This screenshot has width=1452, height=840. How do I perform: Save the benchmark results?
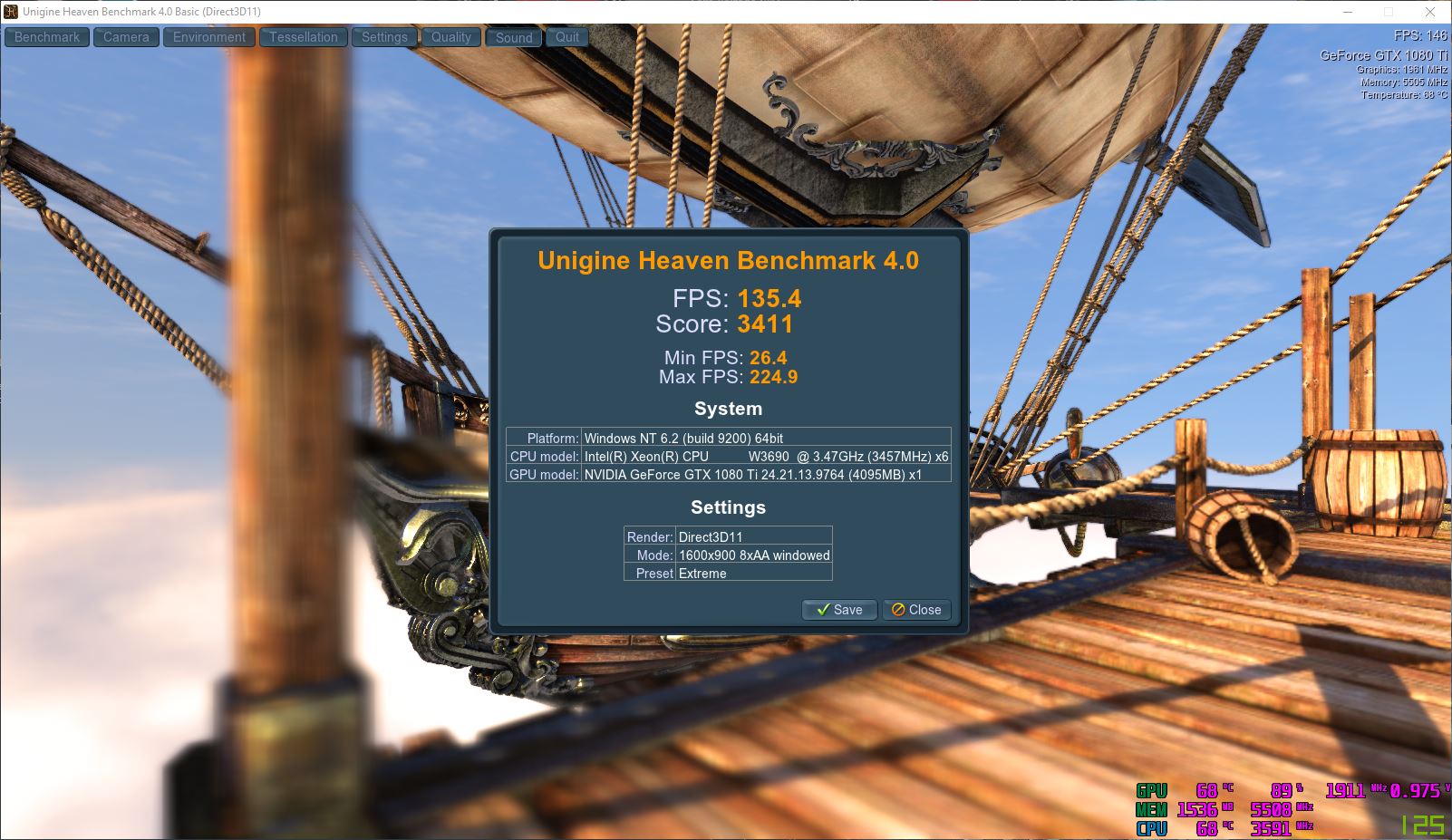coord(839,610)
